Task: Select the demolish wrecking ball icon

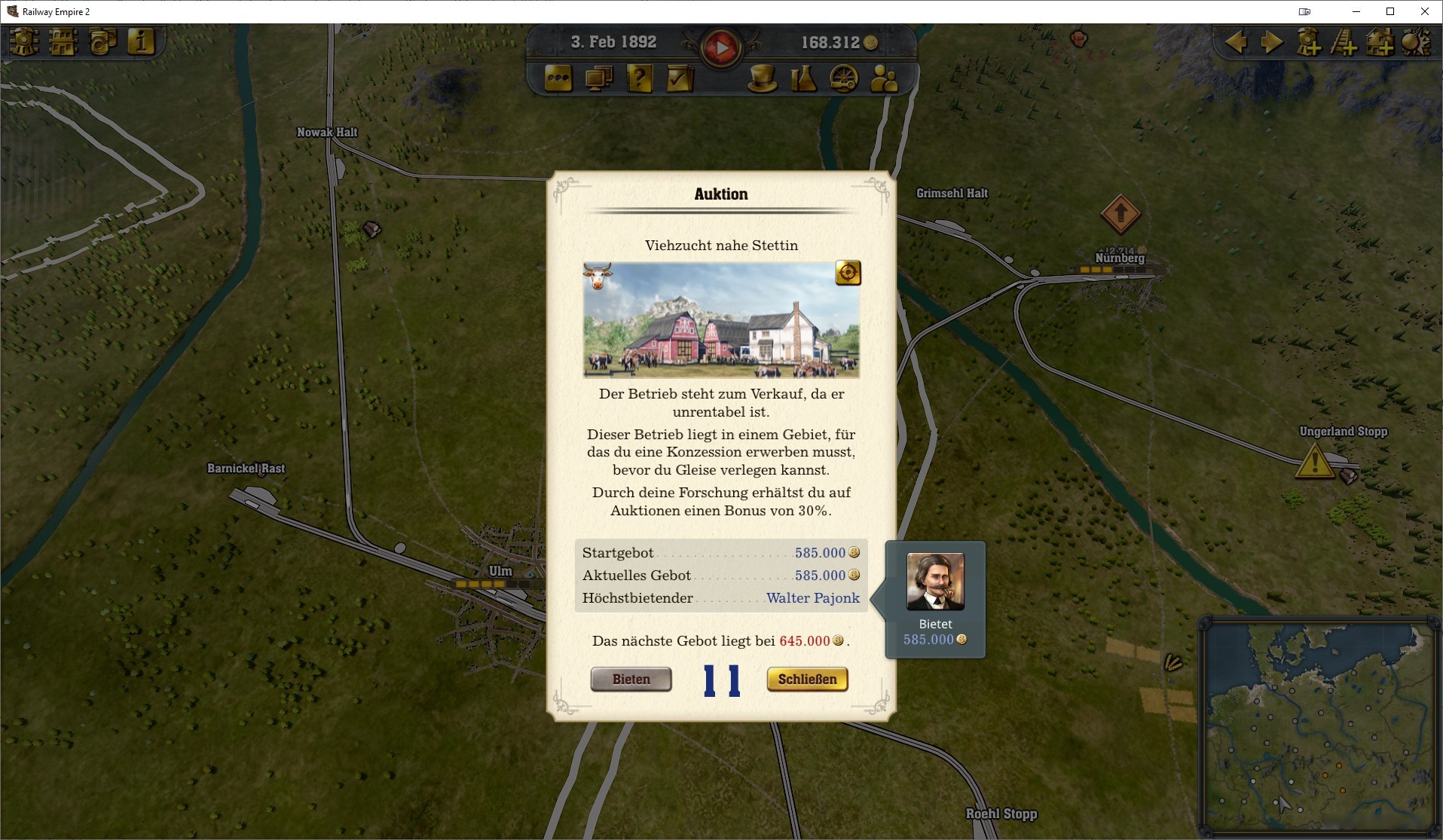Action: pos(1416,44)
